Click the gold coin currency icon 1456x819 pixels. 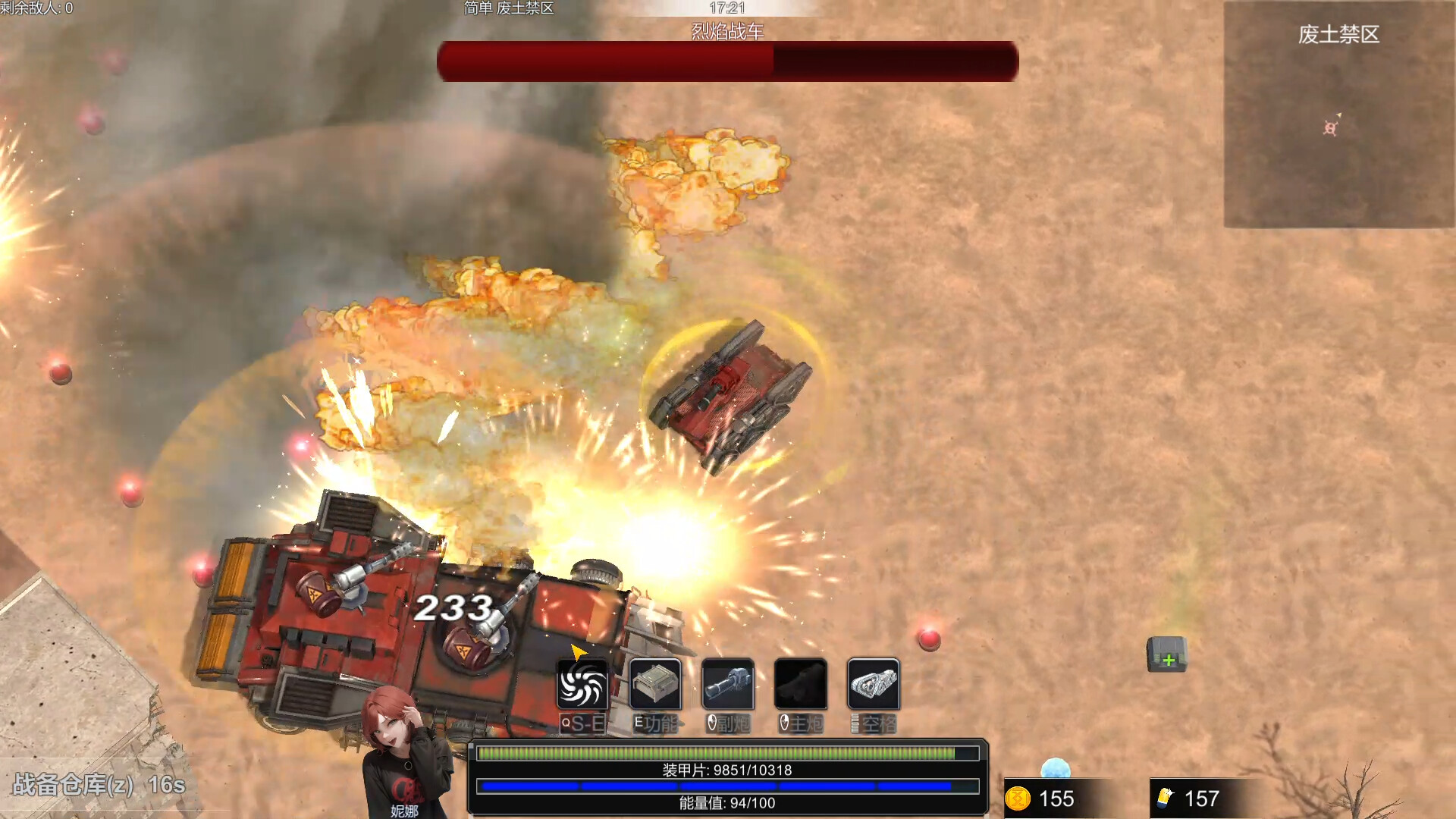[x=1019, y=799]
